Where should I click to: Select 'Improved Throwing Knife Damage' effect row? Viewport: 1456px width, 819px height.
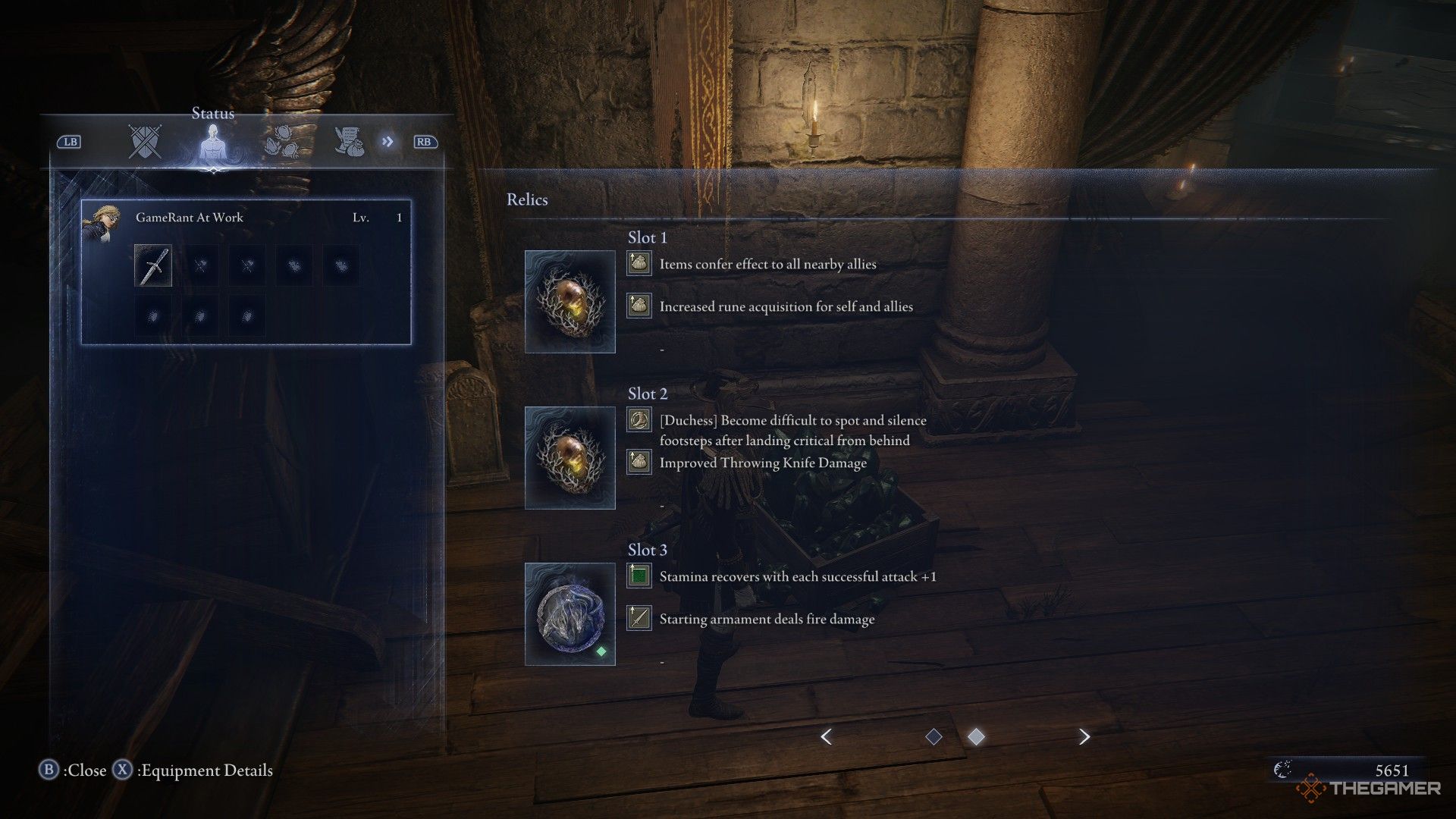pos(763,463)
